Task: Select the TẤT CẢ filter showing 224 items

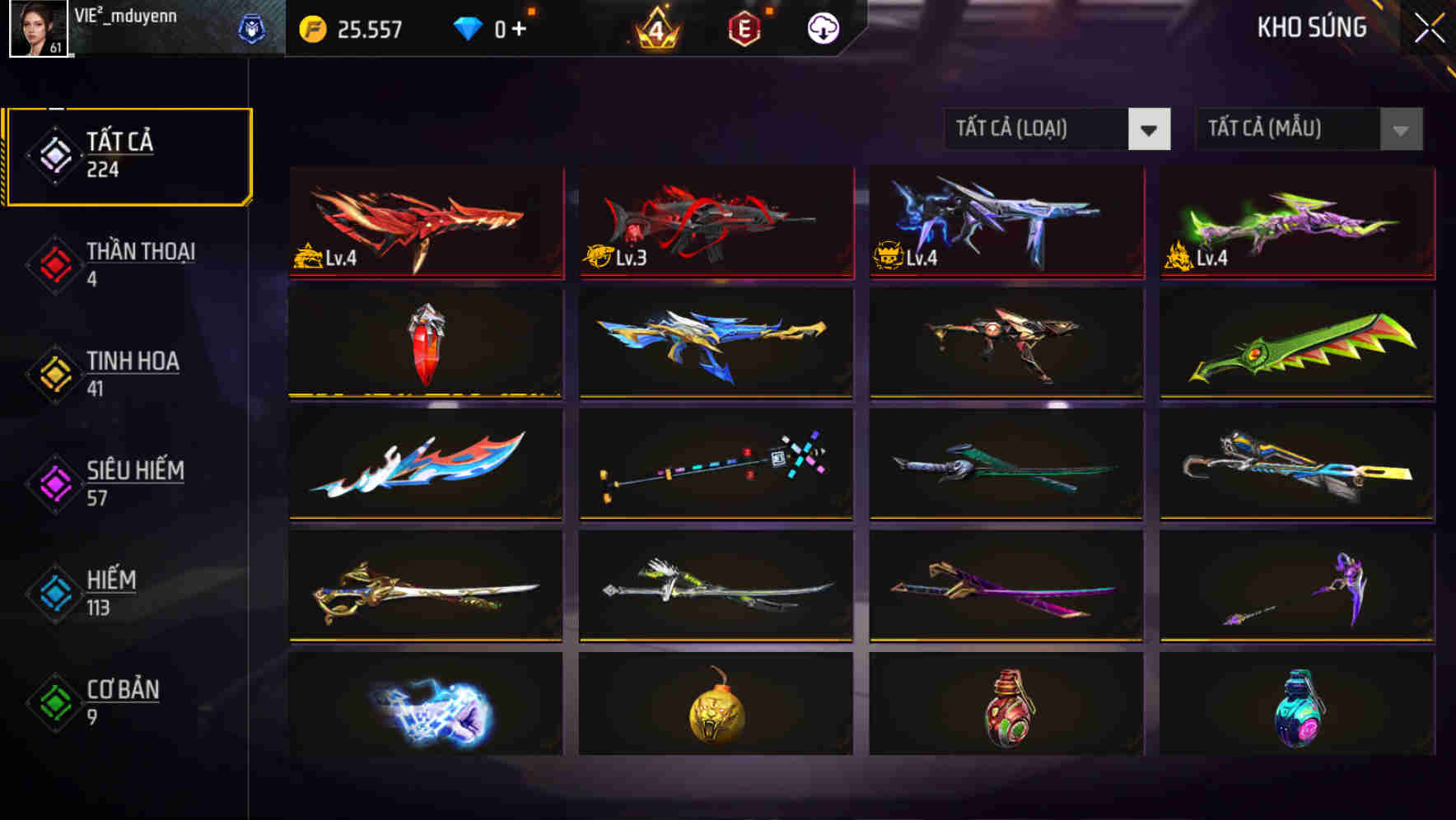Action: pos(128,154)
